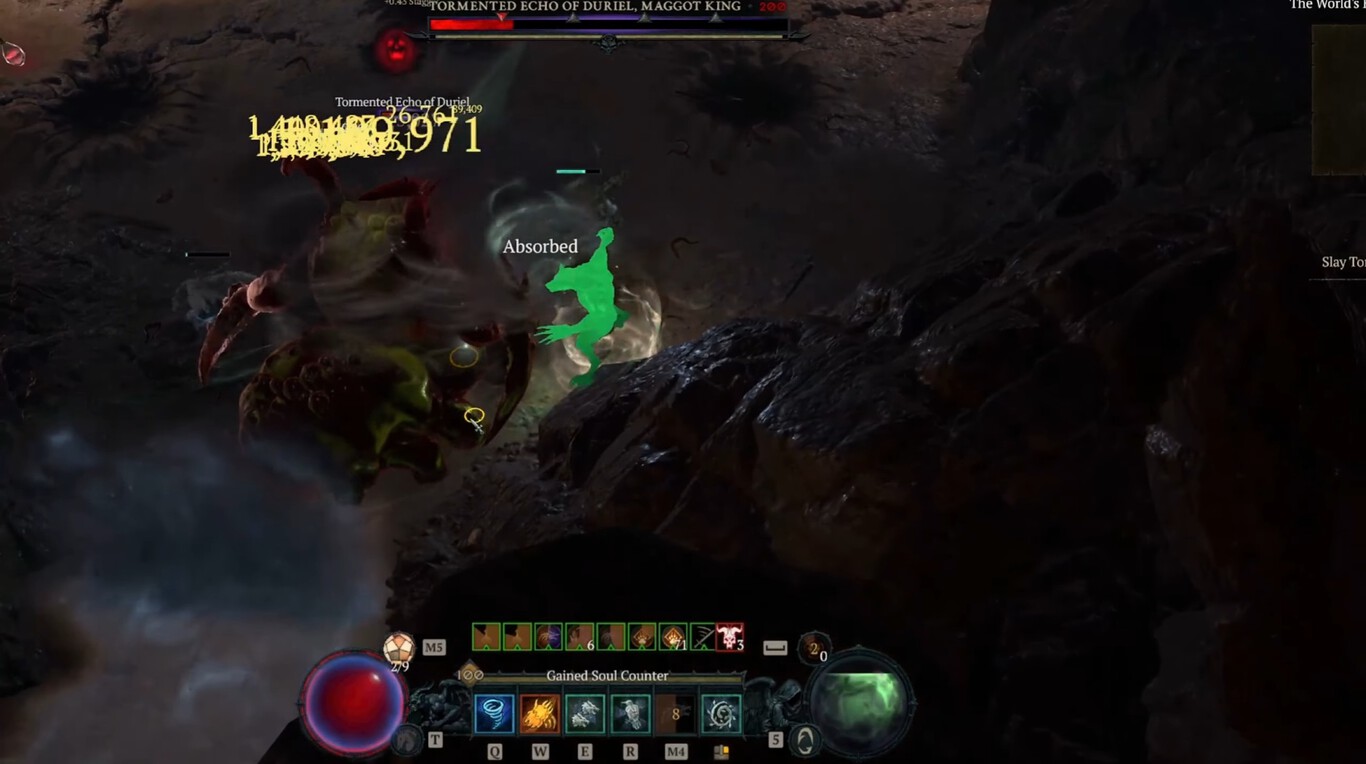Activate the golden claw attack skill on W
The width and height of the screenshot is (1366, 764).
point(540,713)
